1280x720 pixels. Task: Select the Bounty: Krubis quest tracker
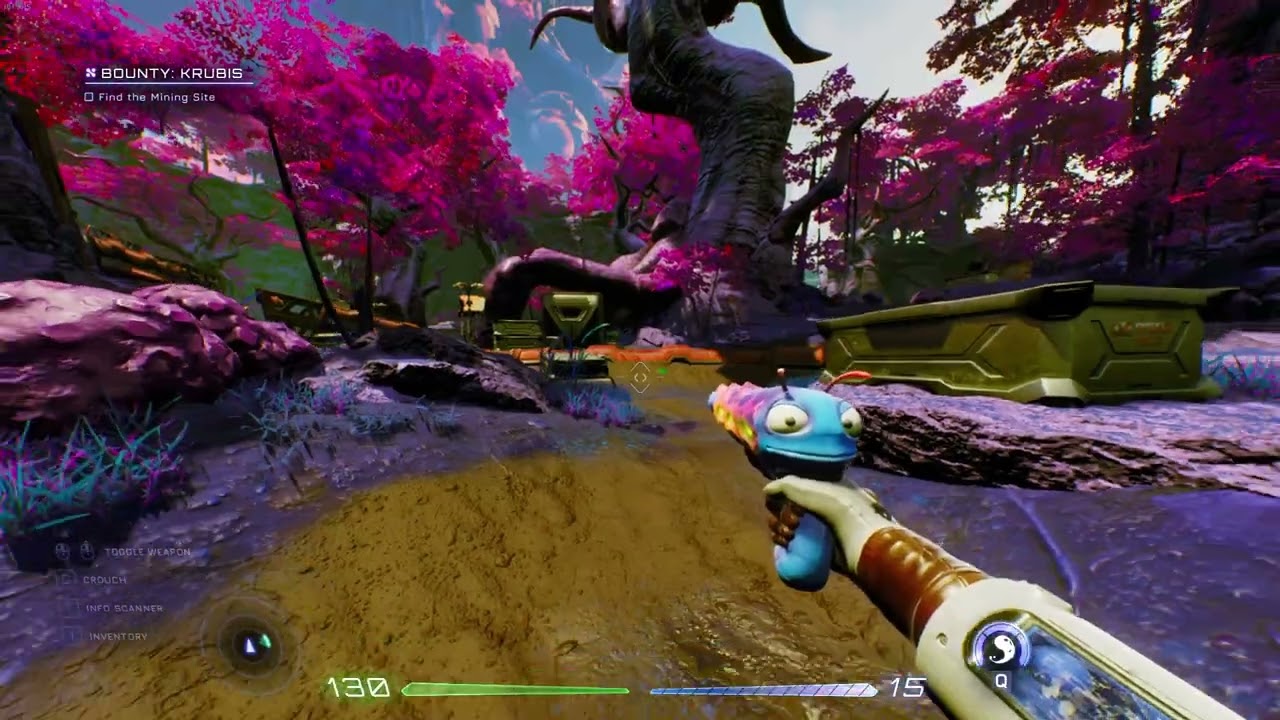pos(165,73)
